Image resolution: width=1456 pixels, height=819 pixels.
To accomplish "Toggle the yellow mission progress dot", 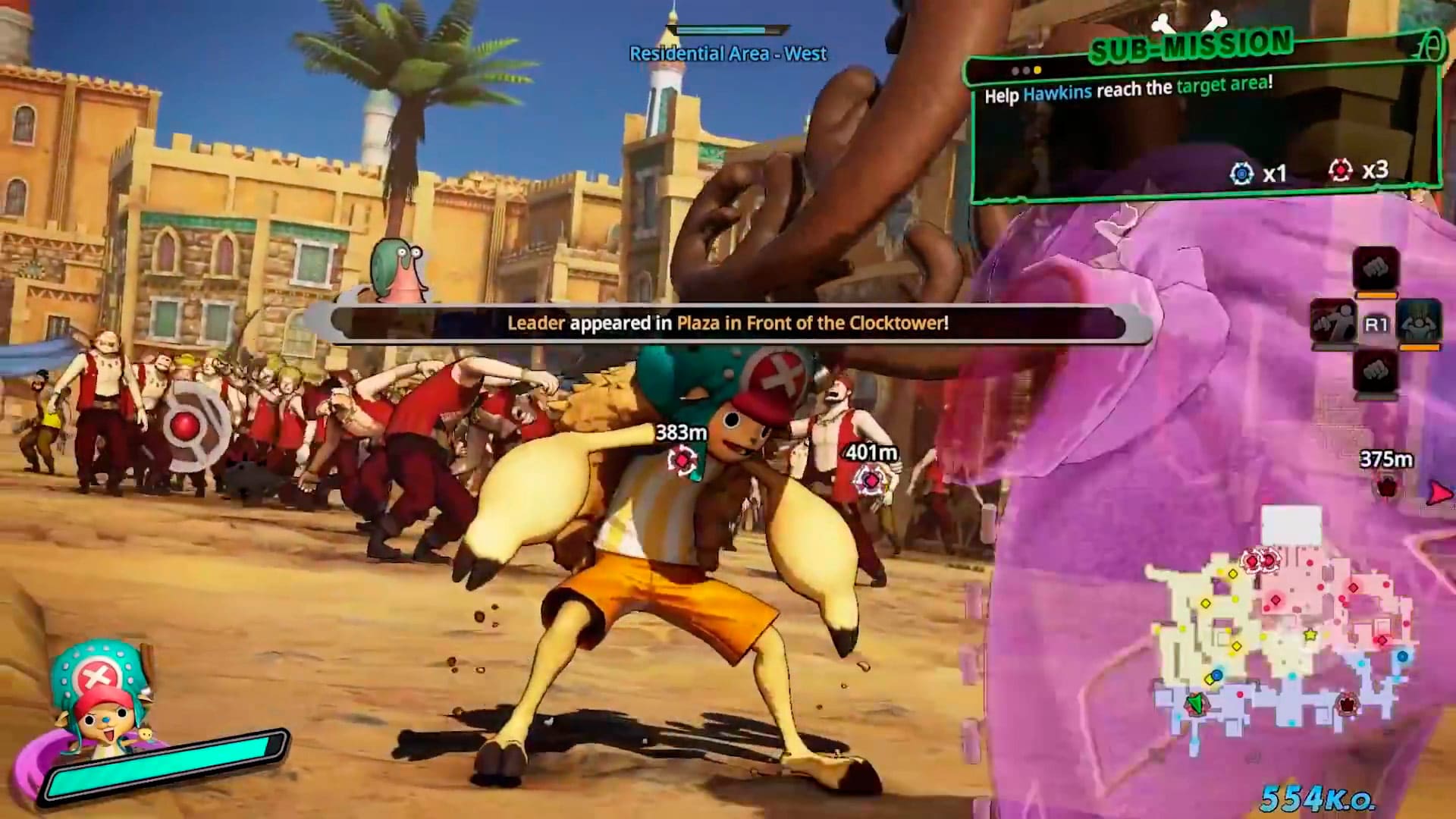I will pyautogui.click(x=1036, y=70).
